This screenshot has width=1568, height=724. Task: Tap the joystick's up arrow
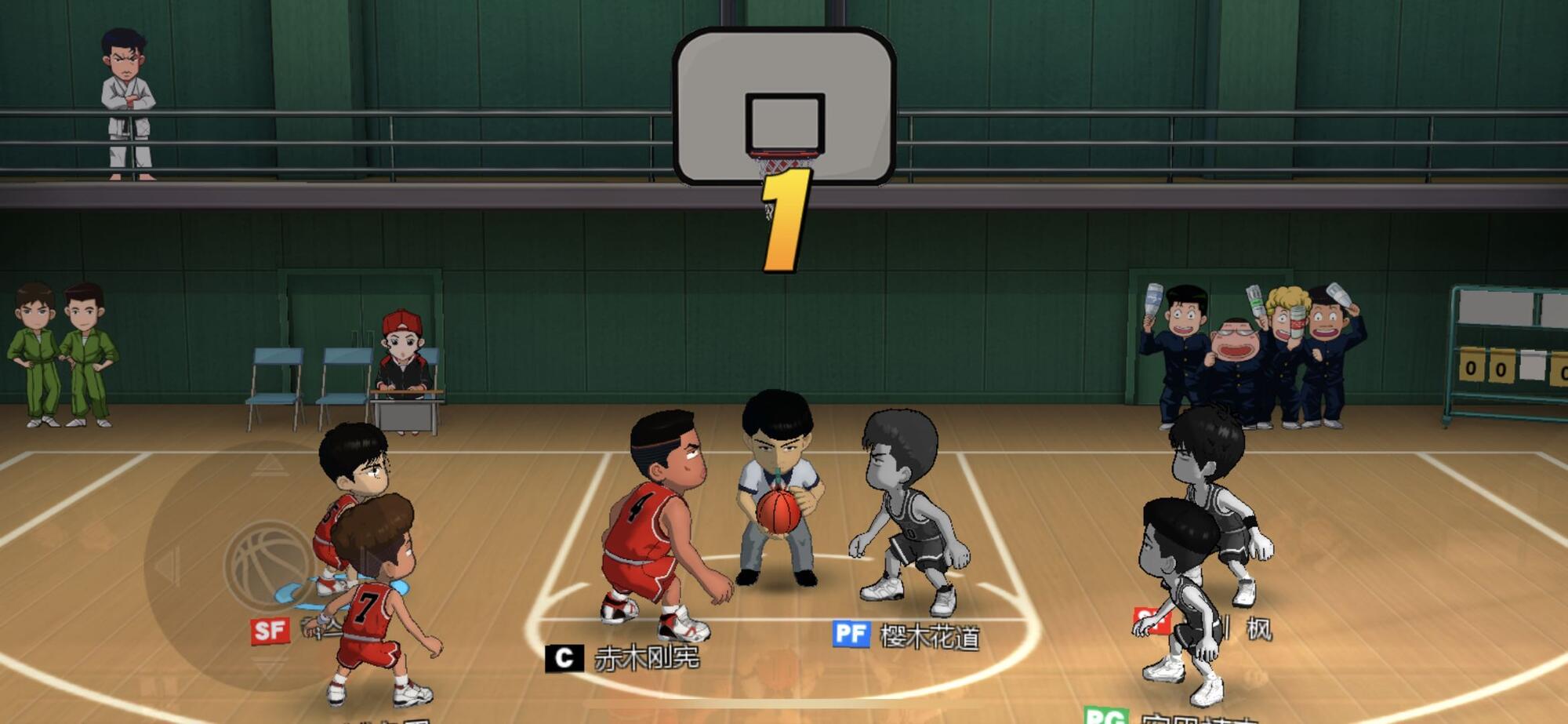(269, 464)
